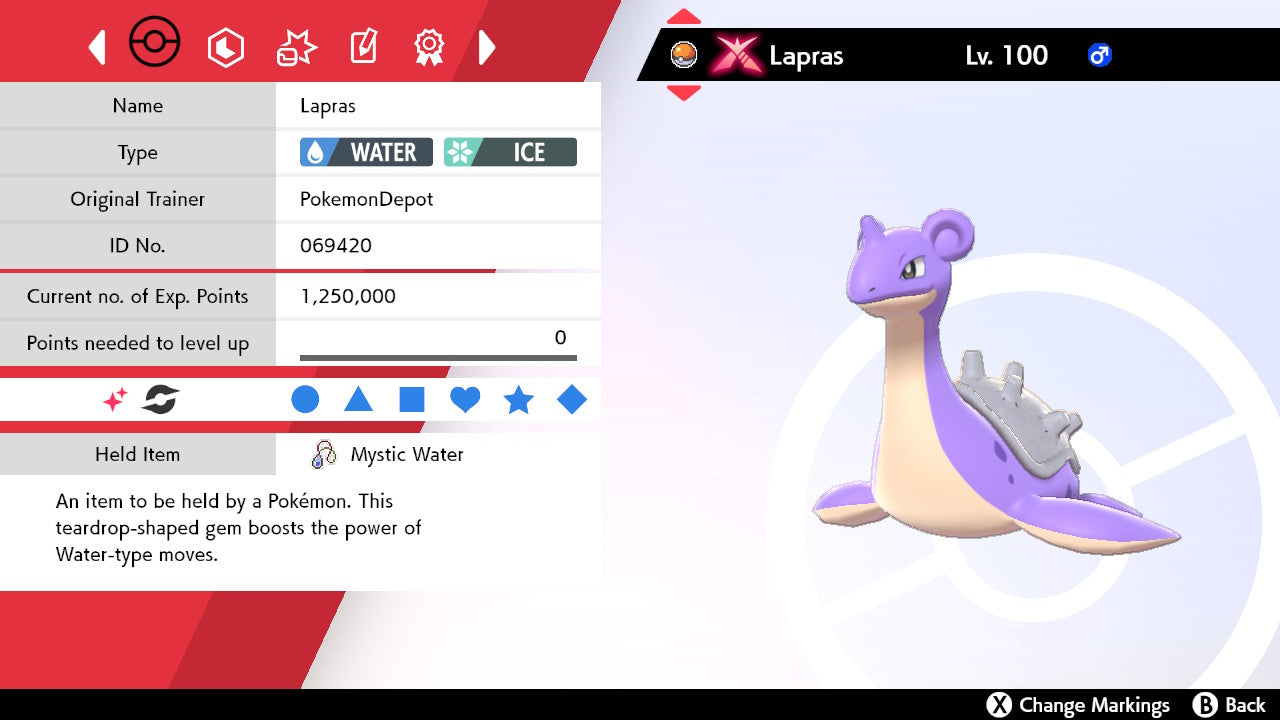Open the ribbons tab

[429, 46]
